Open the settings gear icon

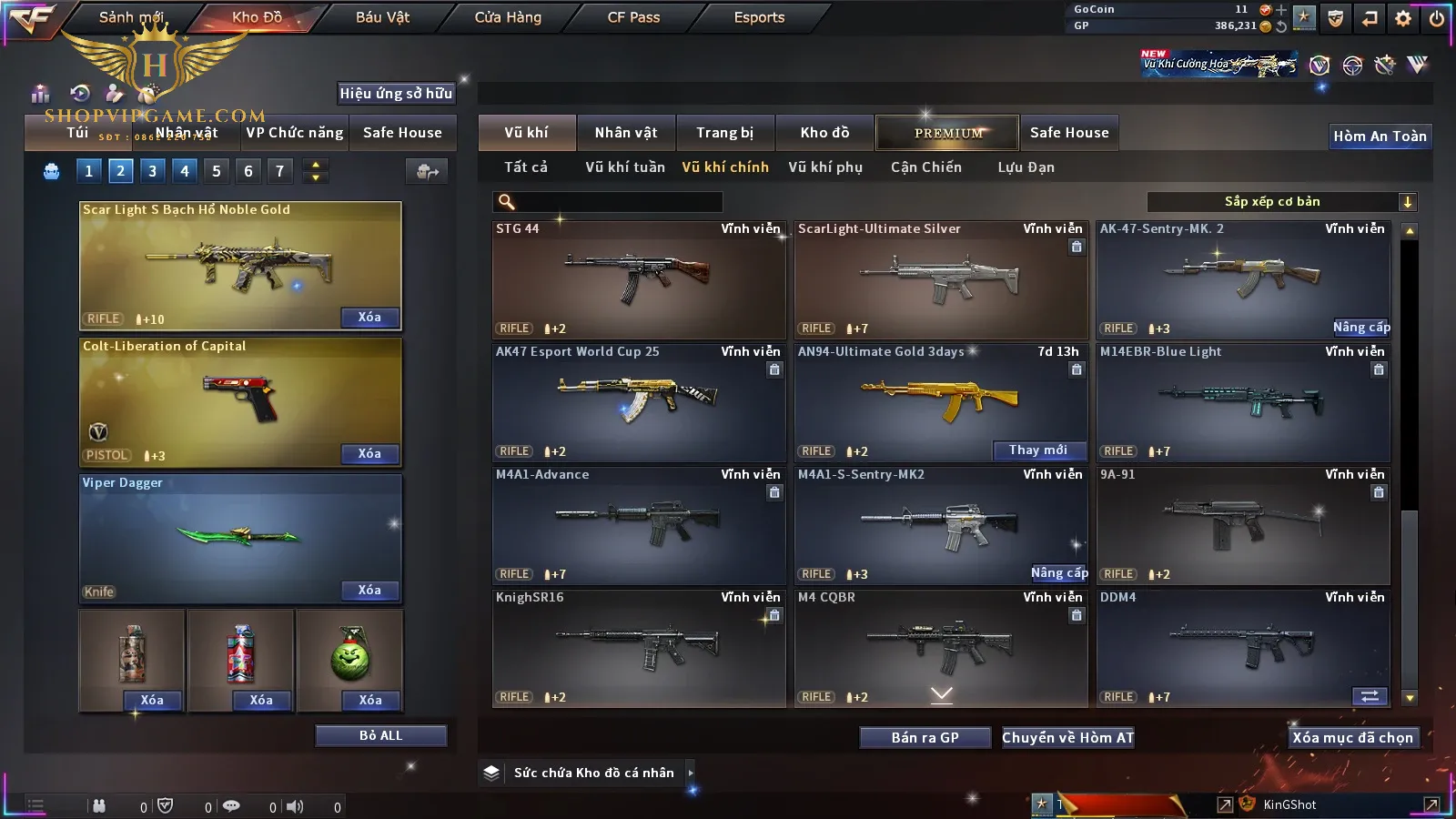tap(1403, 18)
